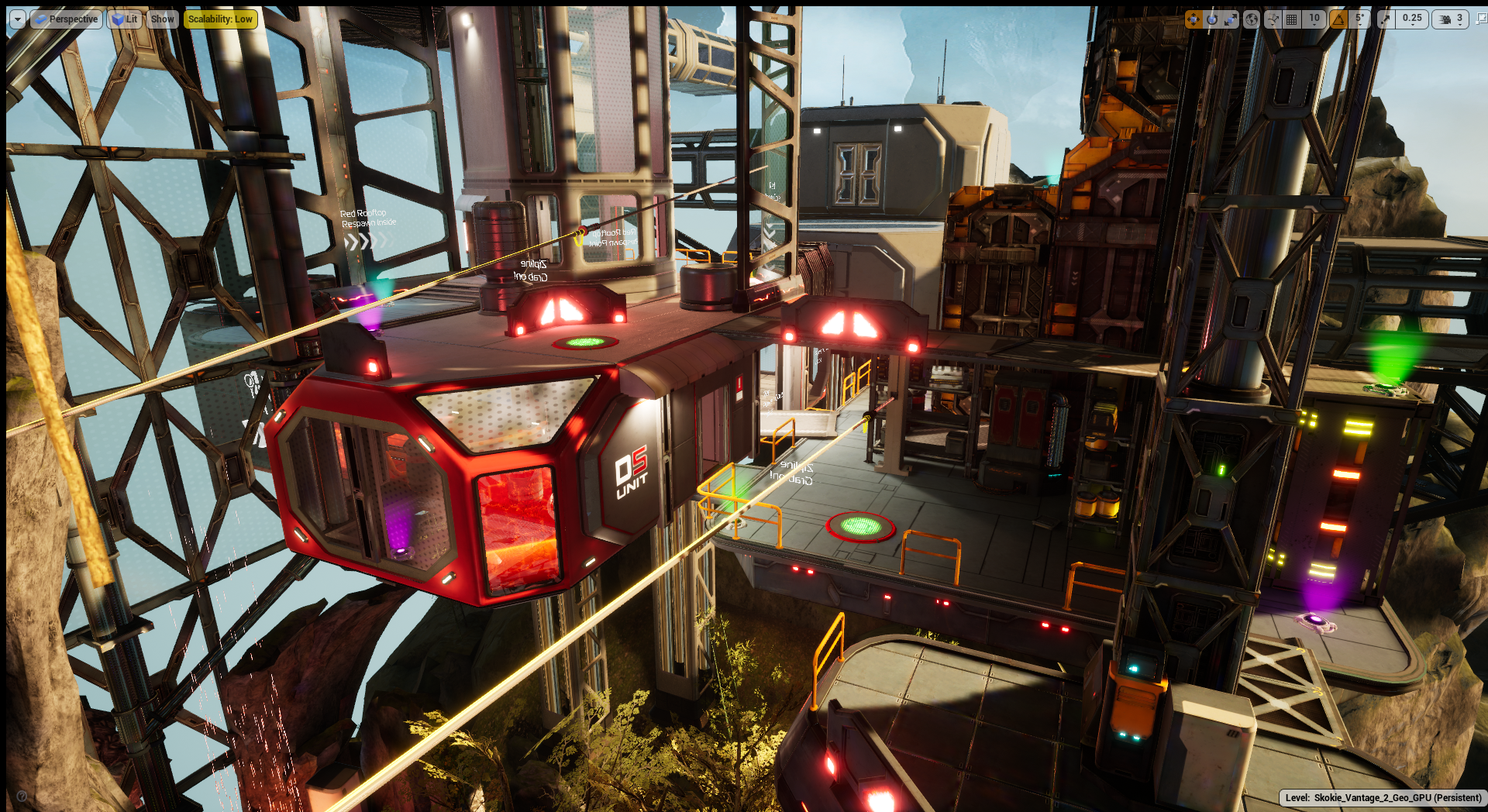The width and height of the screenshot is (1488, 812).
Task: Adjust camera speed setting 3
Action: pyautogui.click(x=1451, y=19)
